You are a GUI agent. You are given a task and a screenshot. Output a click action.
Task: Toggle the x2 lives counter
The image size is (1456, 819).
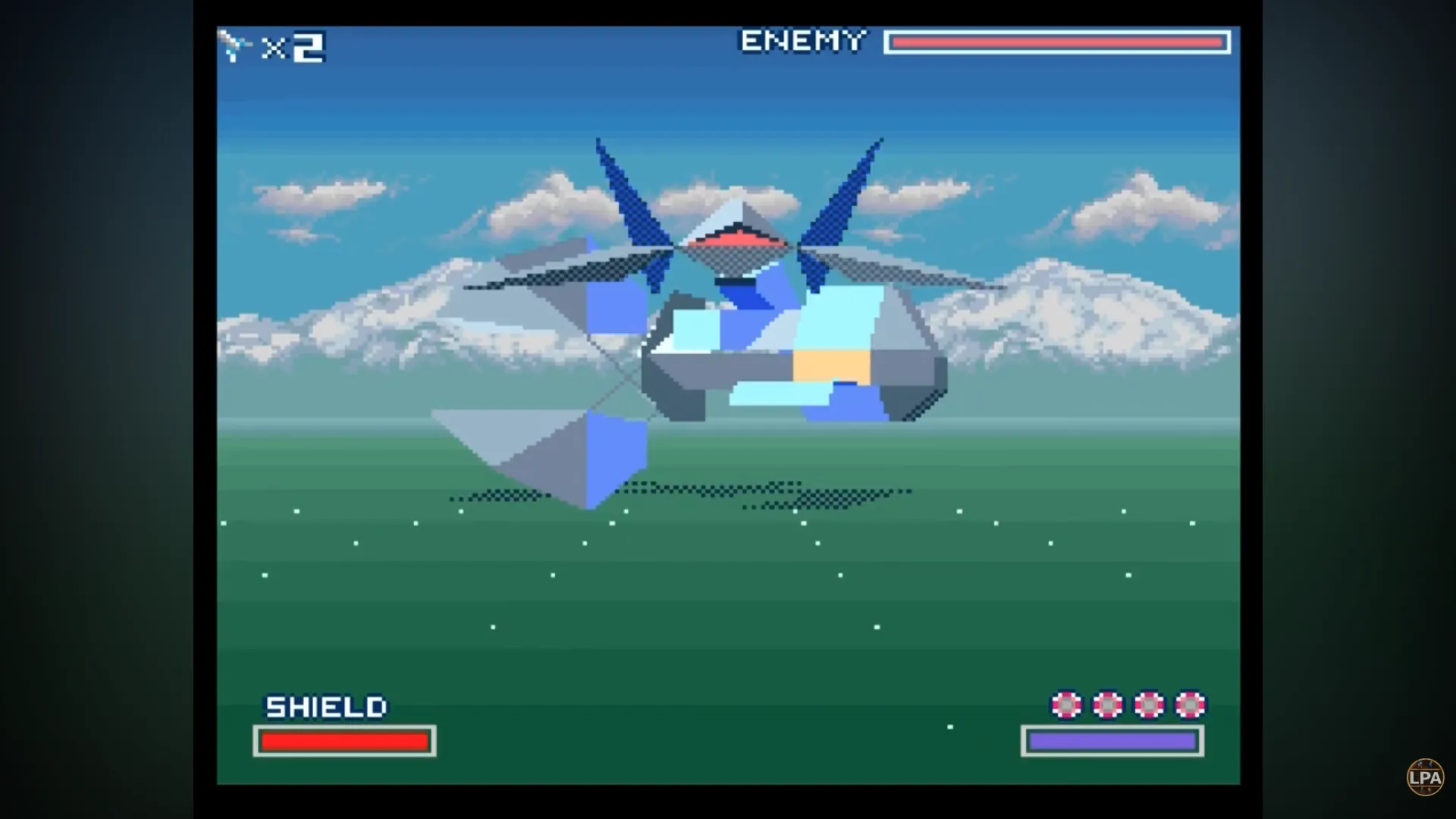click(294, 47)
